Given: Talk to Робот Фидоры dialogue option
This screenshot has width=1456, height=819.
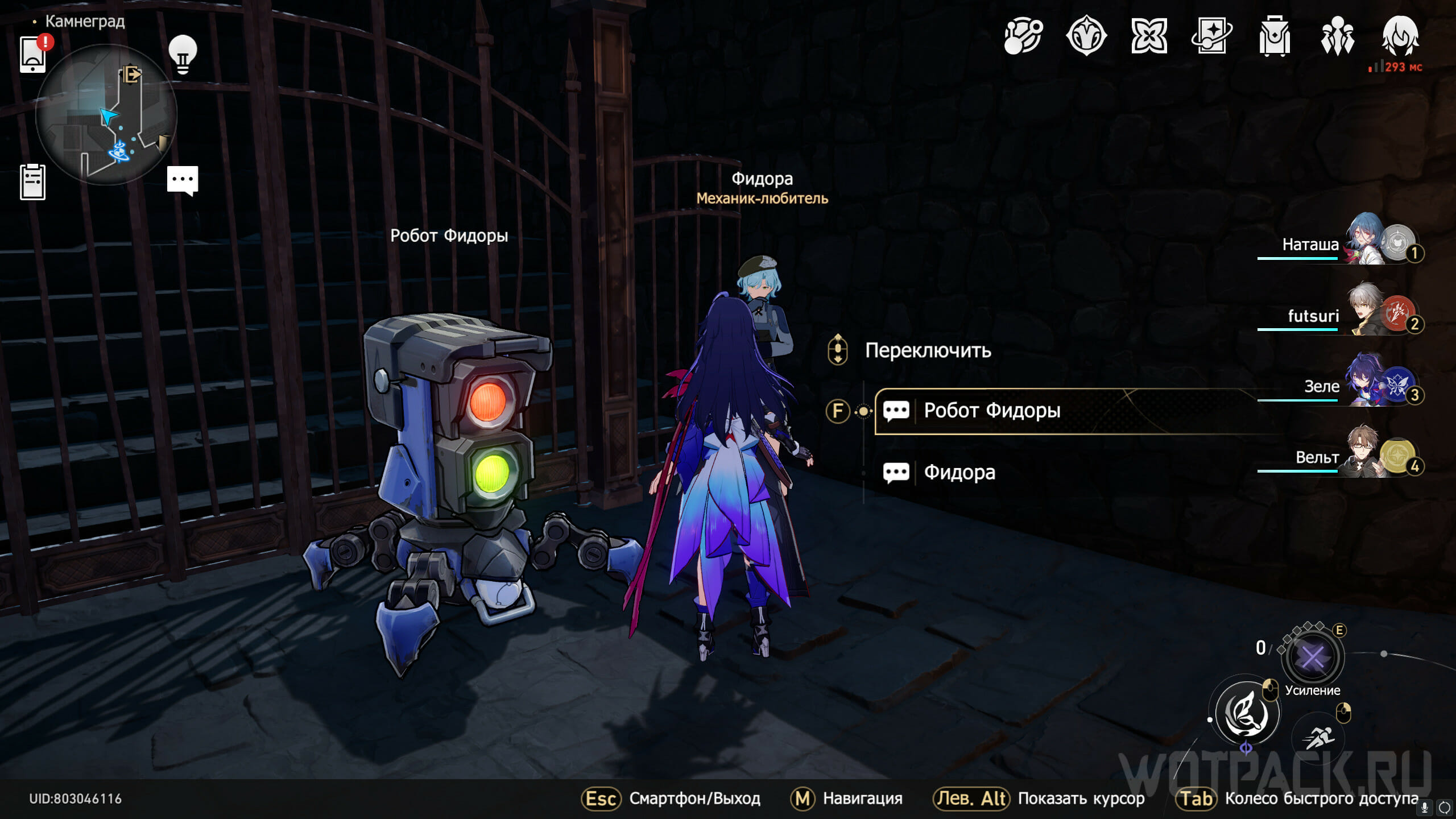Looking at the screenshot, I should [x=991, y=411].
